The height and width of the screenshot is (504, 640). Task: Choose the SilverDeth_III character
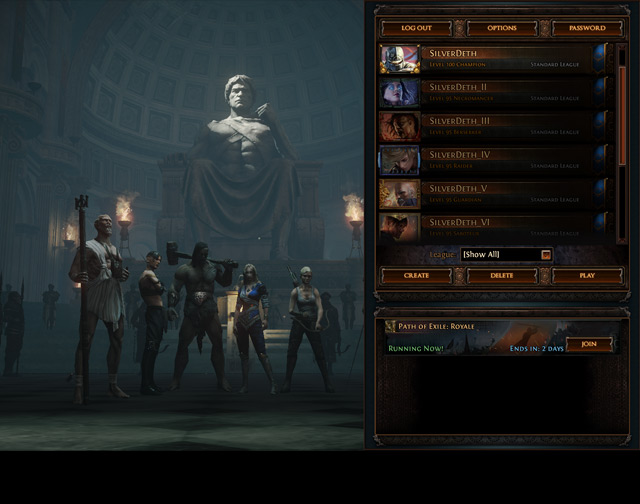coord(493,126)
